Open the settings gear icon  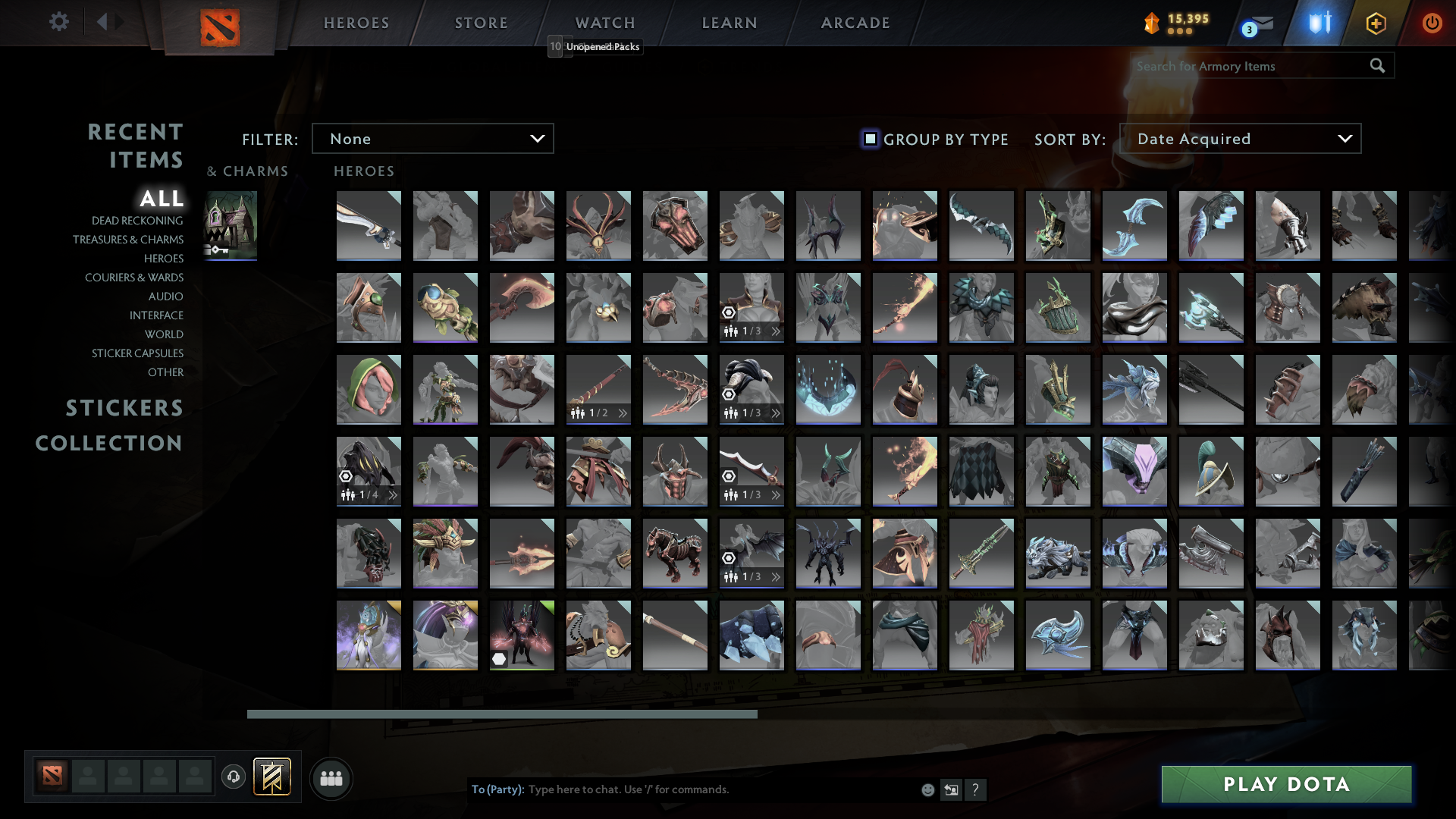pyautogui.click(x=59, y=22)
